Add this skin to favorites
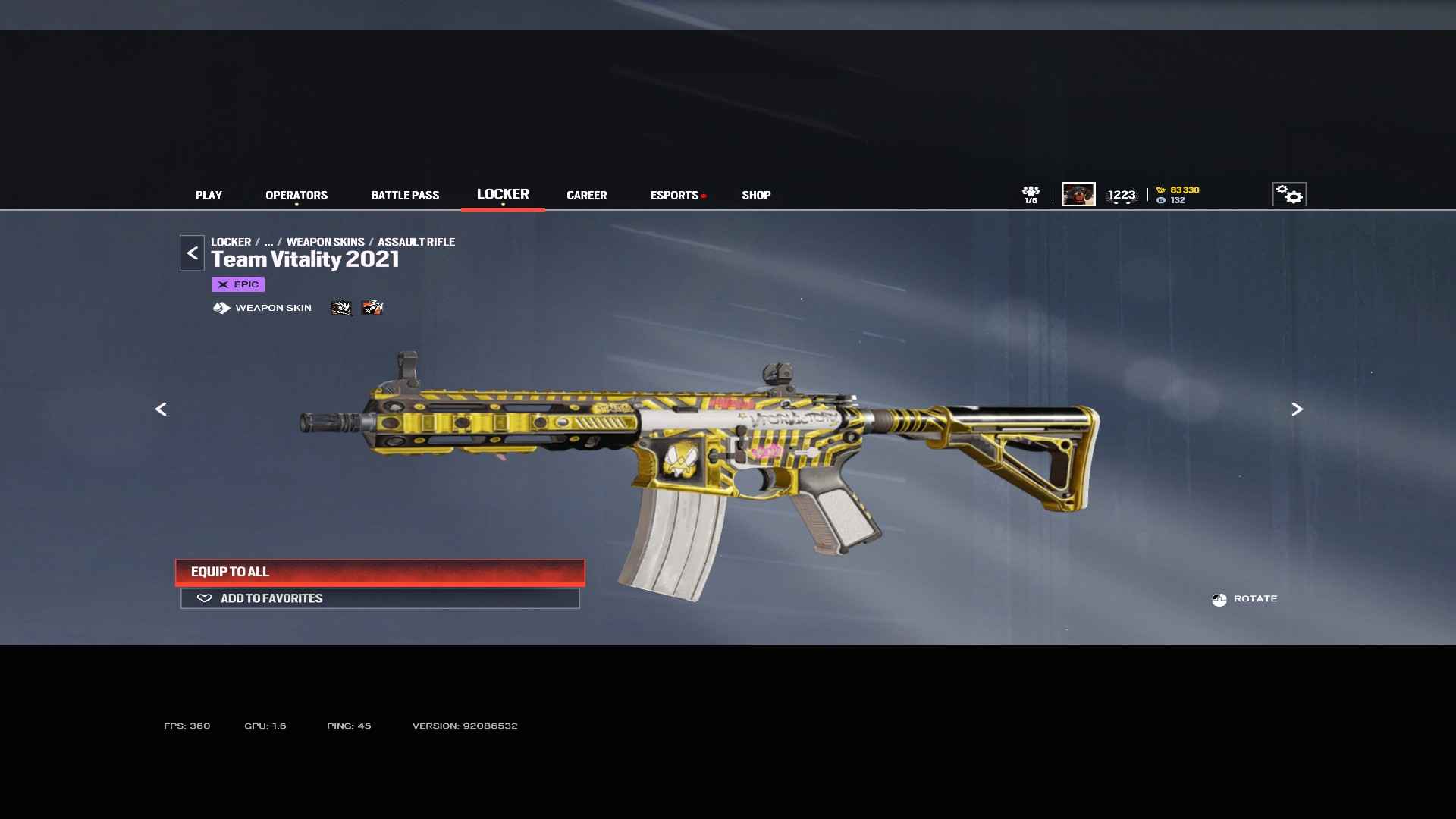The height and width of the screenshot is (819, 1456). coord(380,598)
